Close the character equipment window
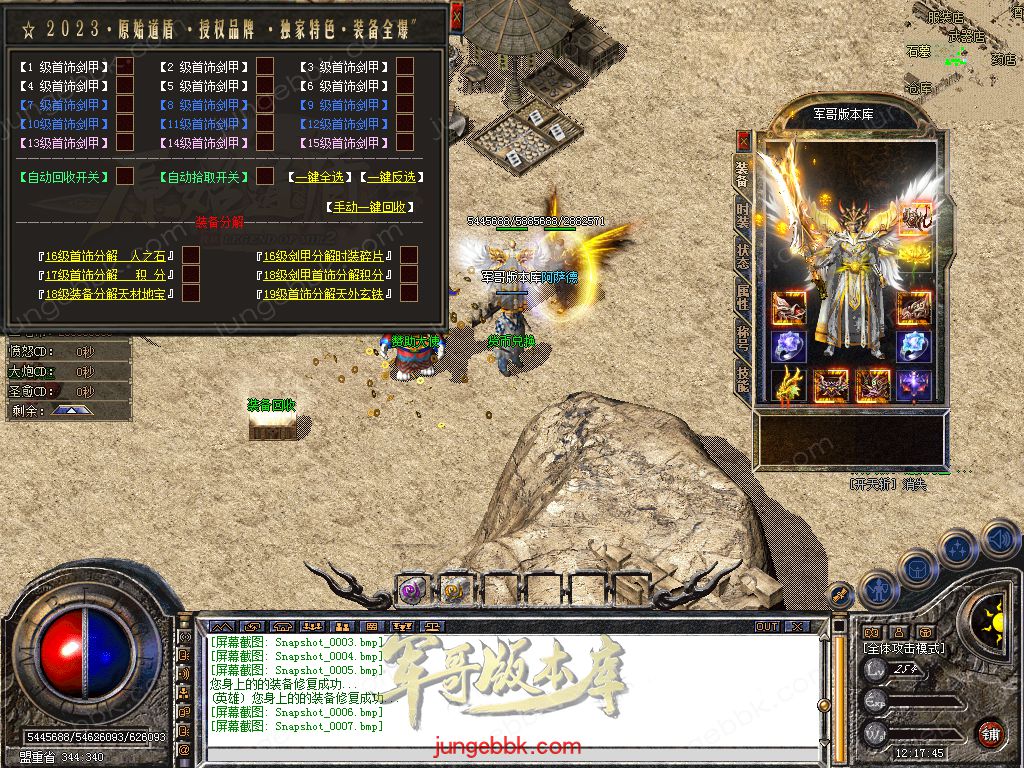 click(x=743, y=140)
